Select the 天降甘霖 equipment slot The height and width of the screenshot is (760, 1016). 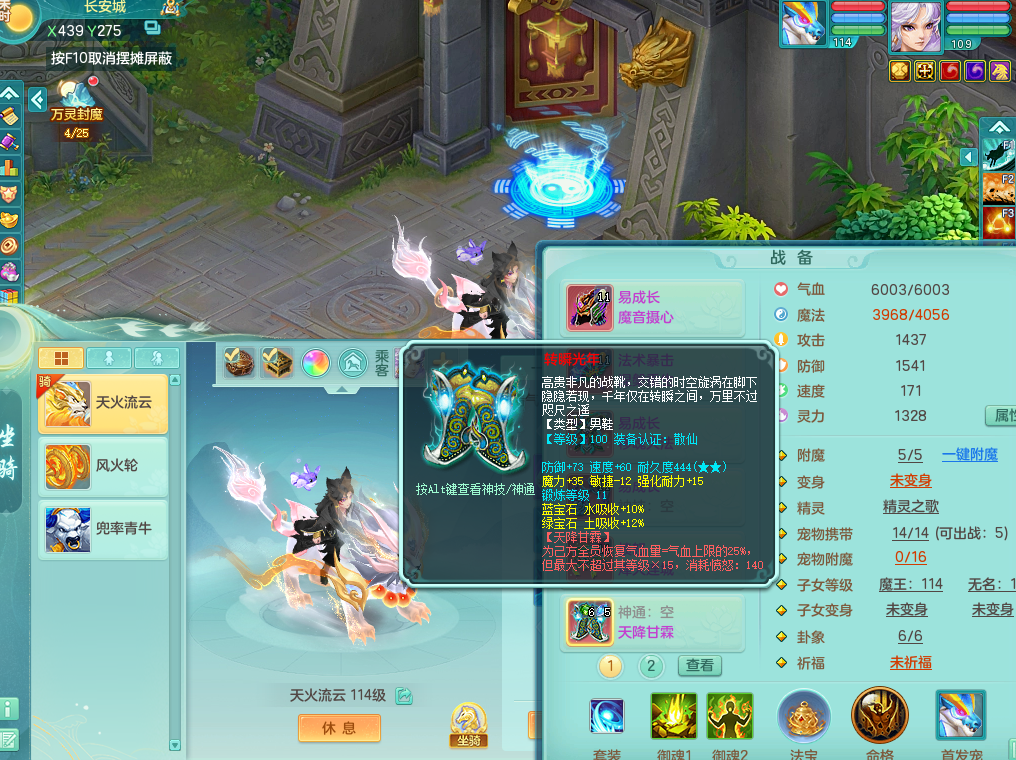590,622
